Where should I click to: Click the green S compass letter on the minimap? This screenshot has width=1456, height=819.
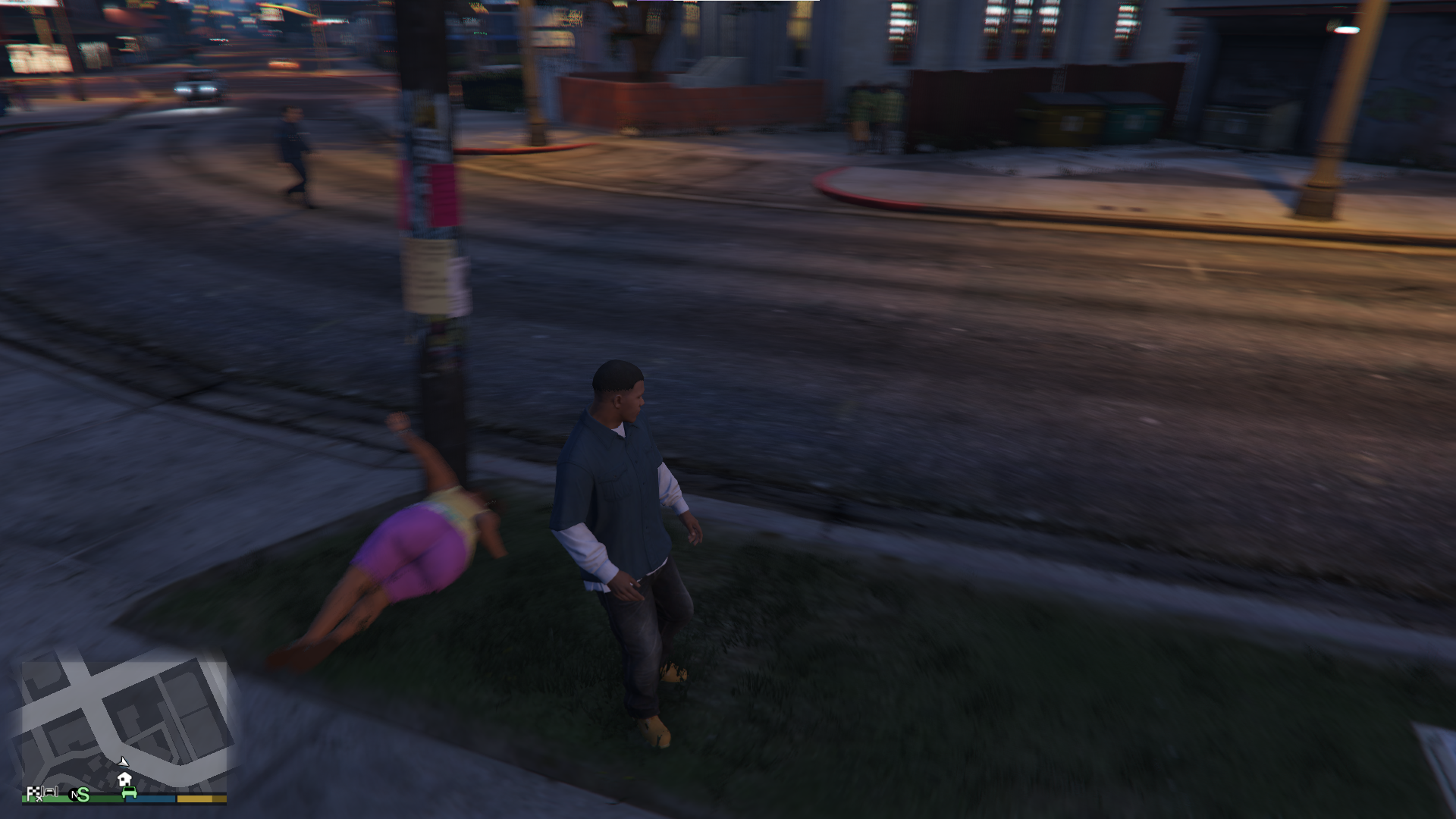(83, 795)
